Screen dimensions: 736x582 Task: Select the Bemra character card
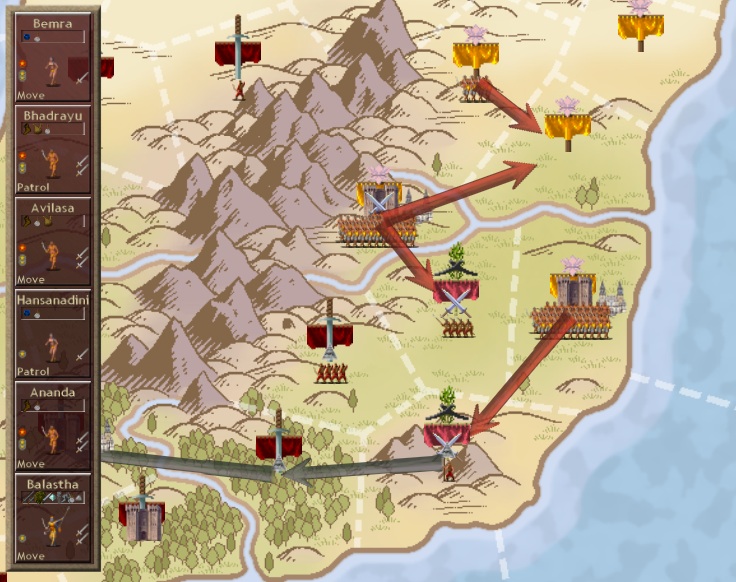pos(53,56)
